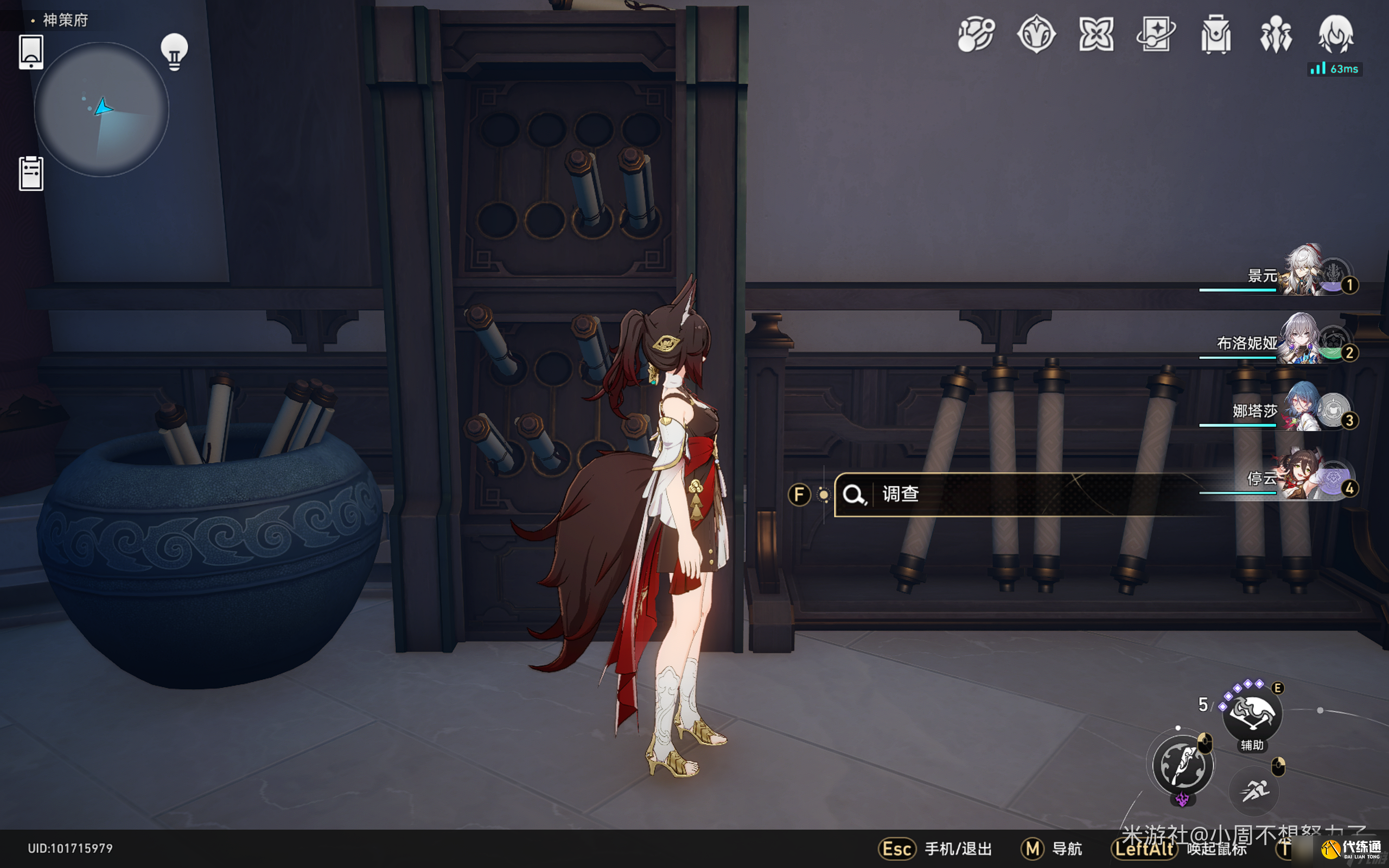The width and height of the screenshot is (1389, 868).
Task: Open the backpack inventory icon
Action: click(1216, 34)
